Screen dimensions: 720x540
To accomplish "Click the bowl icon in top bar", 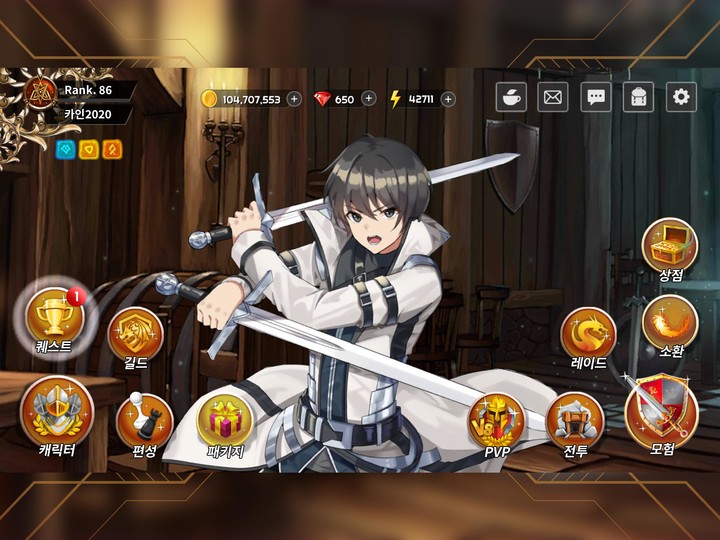I will pos(511,97).
